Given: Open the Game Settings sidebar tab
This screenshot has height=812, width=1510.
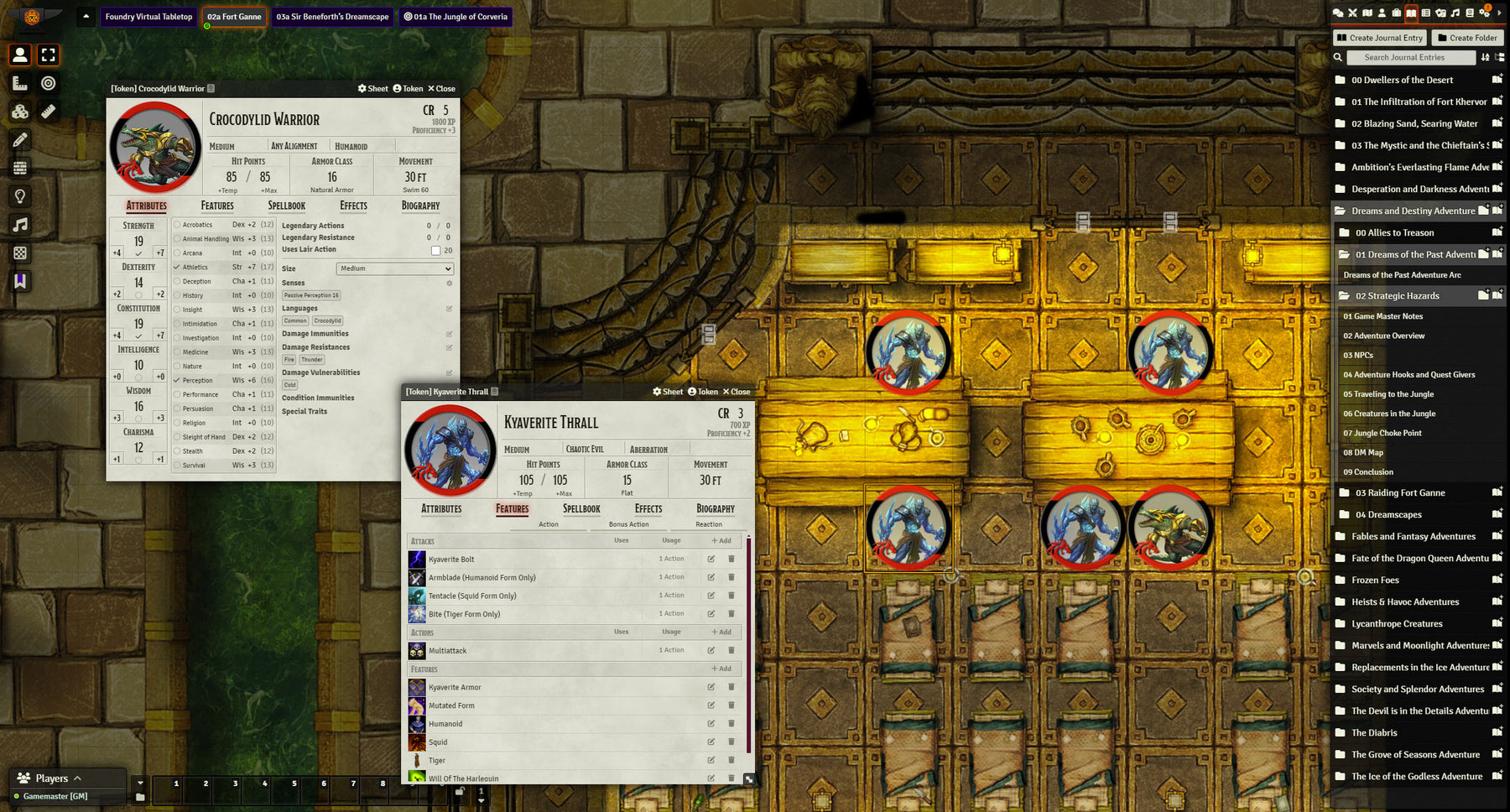Looking at the screenshot, I should [1487, 13].
